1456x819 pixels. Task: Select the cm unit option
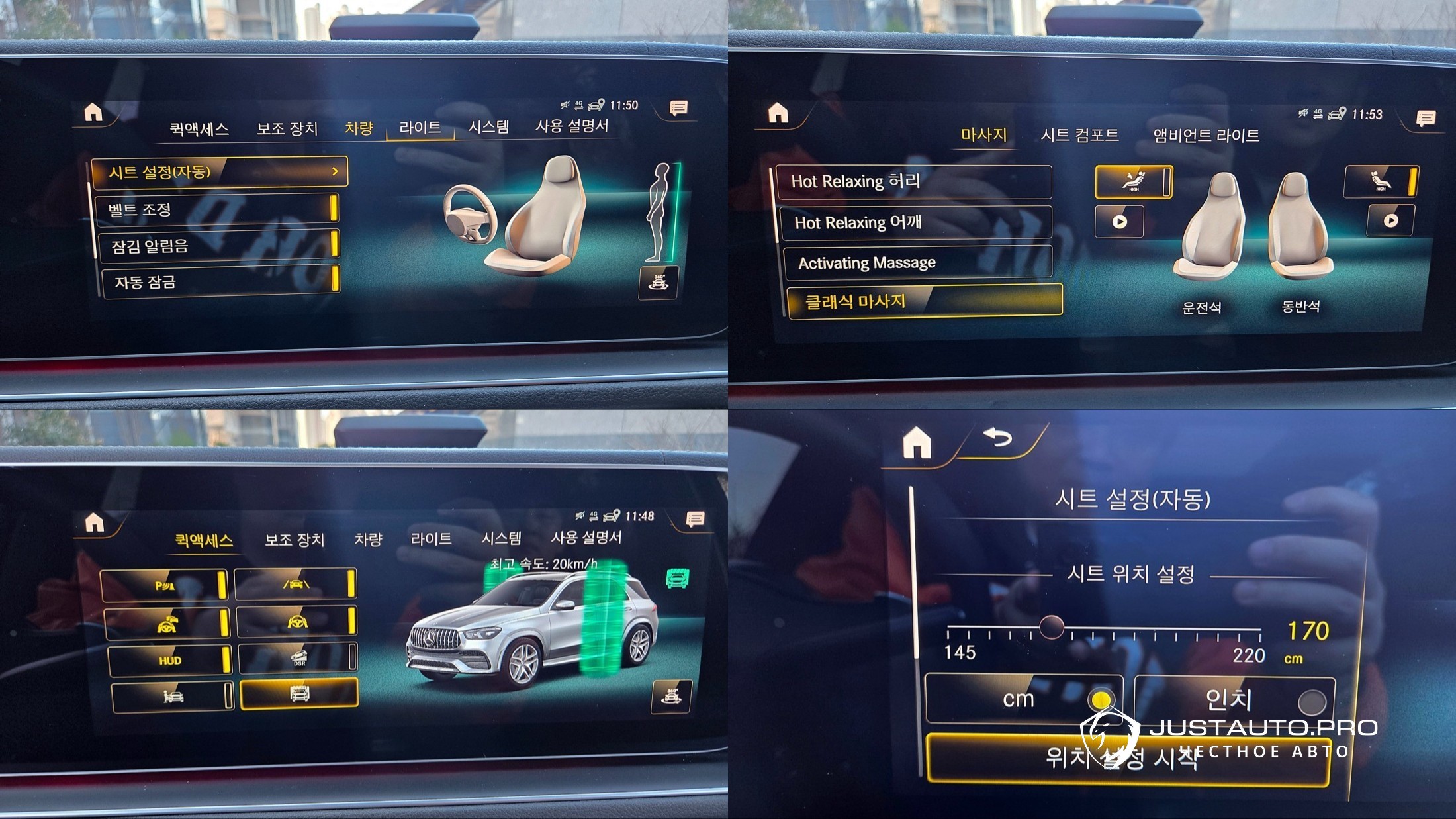coord(1023,699)
